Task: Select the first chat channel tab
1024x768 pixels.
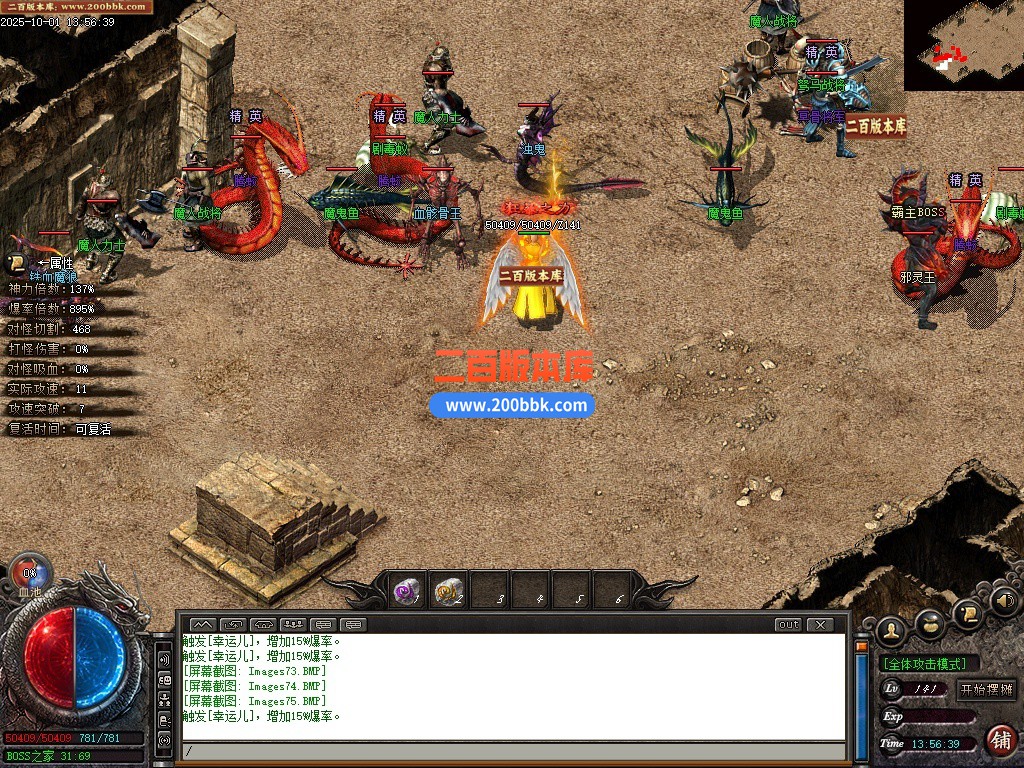Action: [x=203, y=625]
